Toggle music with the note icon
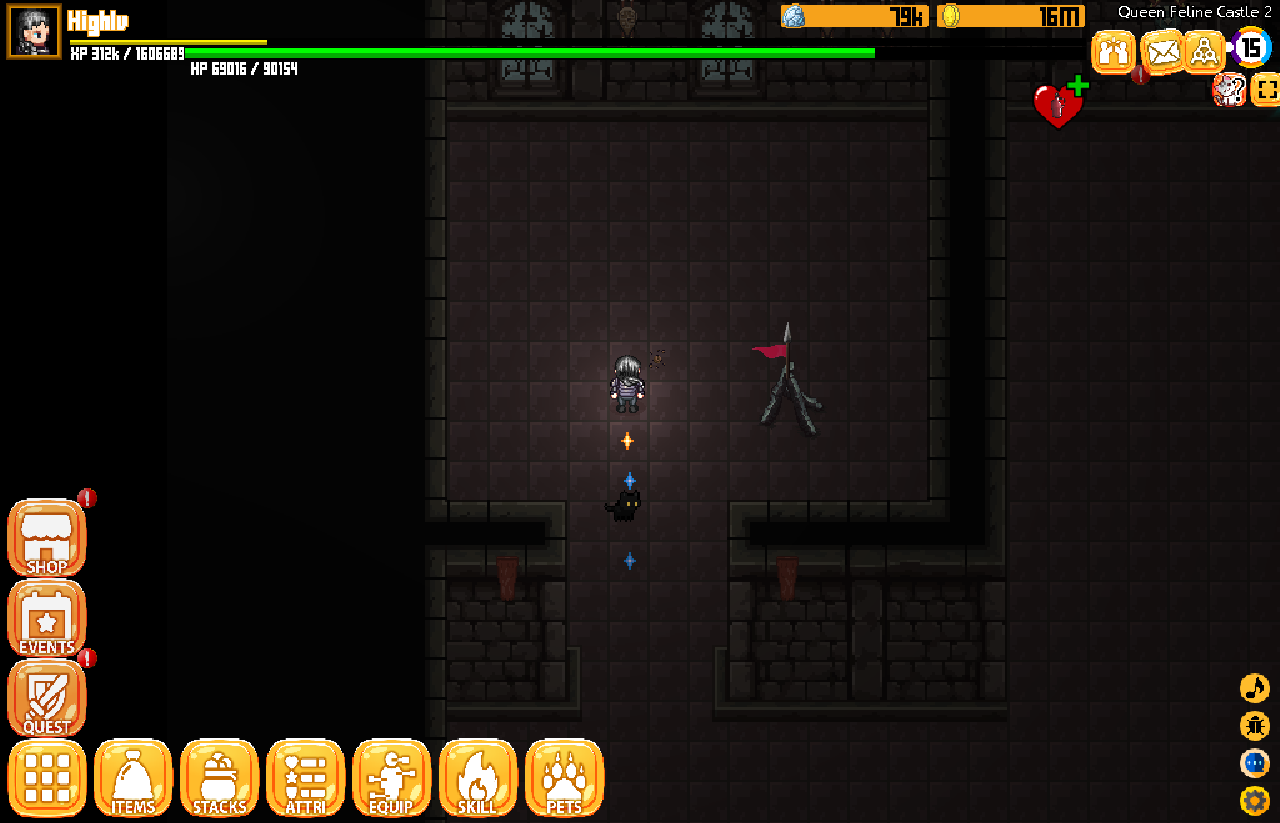The image size is (1280, 823). coord(1254,688)
